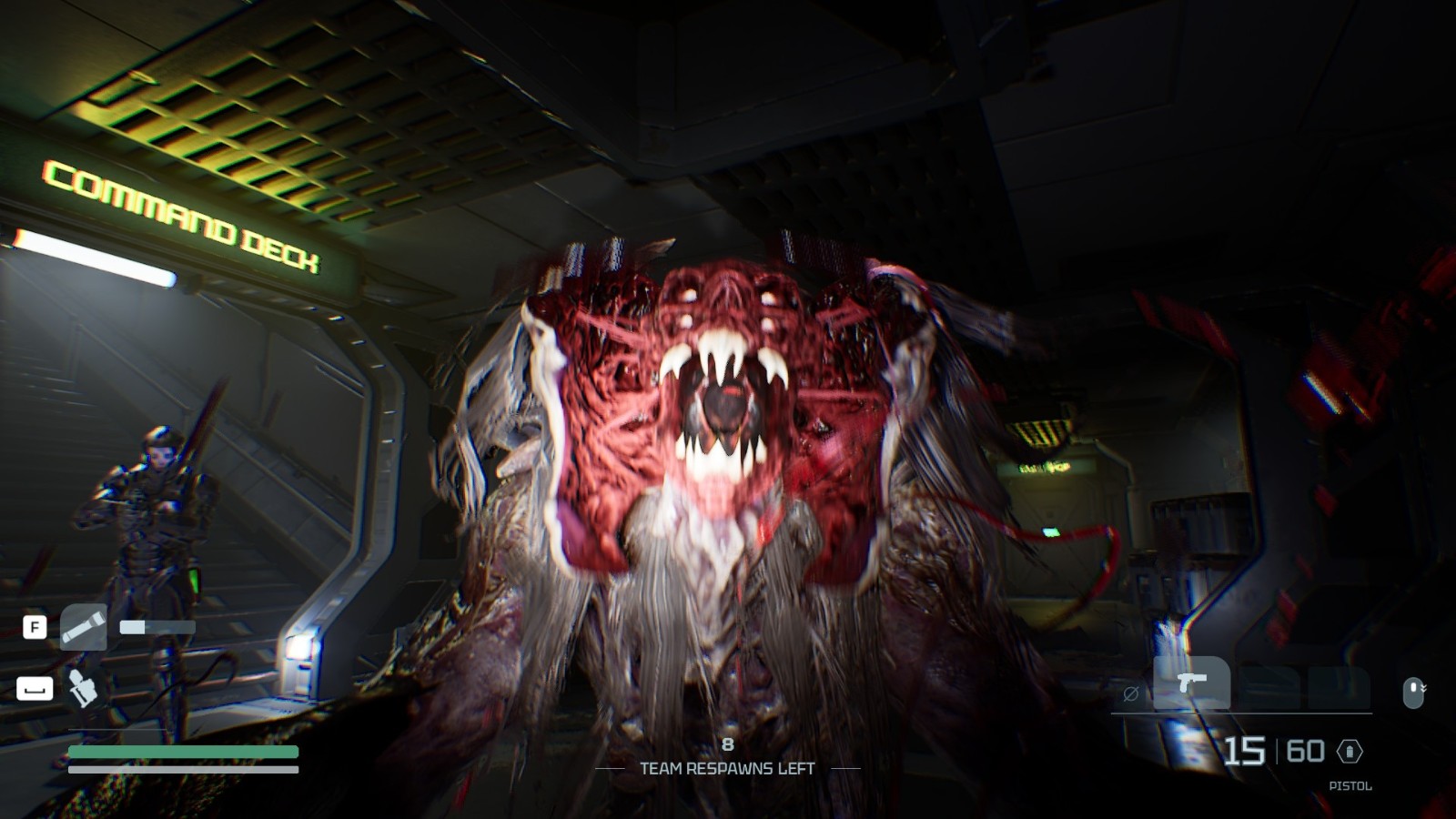The height and width of the screenshot is (819, 1456).
Task: Click the empty-slot symbol beside the pistol
Action: [x=1131, y=694]
